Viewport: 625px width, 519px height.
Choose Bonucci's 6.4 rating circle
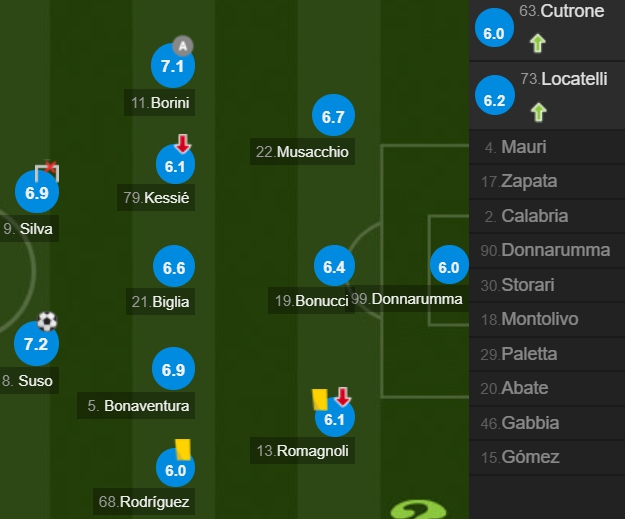click(334, 267)
